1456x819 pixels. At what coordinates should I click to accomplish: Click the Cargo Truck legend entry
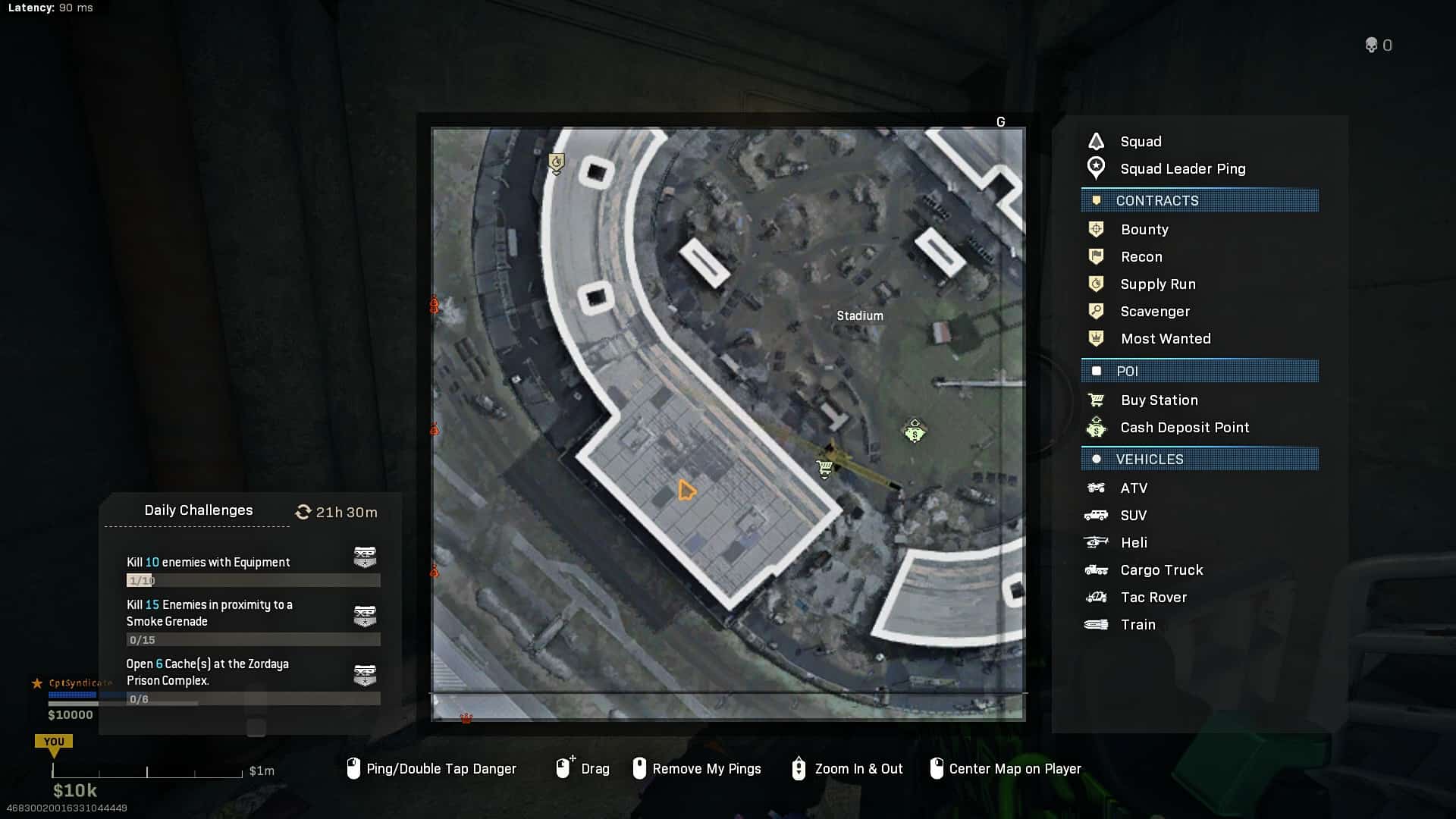click(1161, 570)
